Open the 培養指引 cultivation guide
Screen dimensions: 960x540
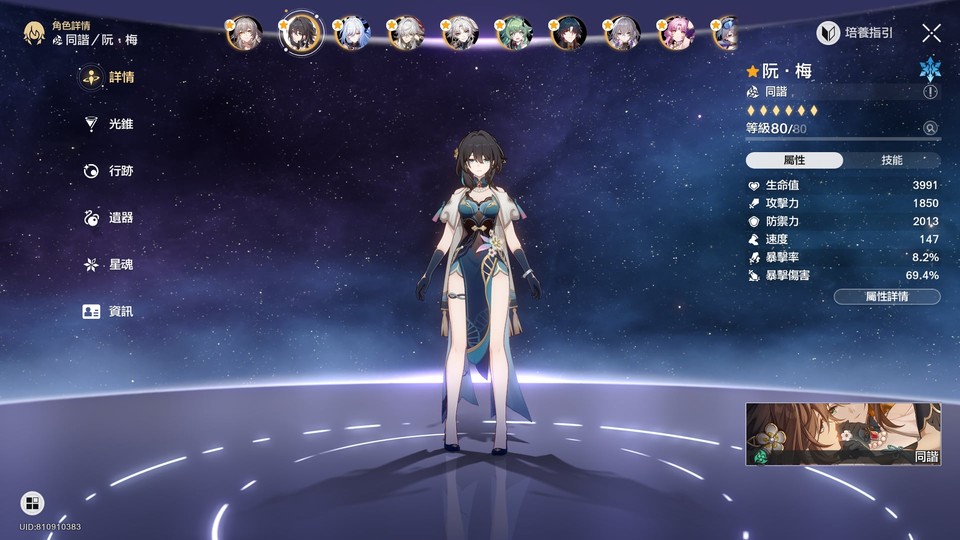(856, 33)
